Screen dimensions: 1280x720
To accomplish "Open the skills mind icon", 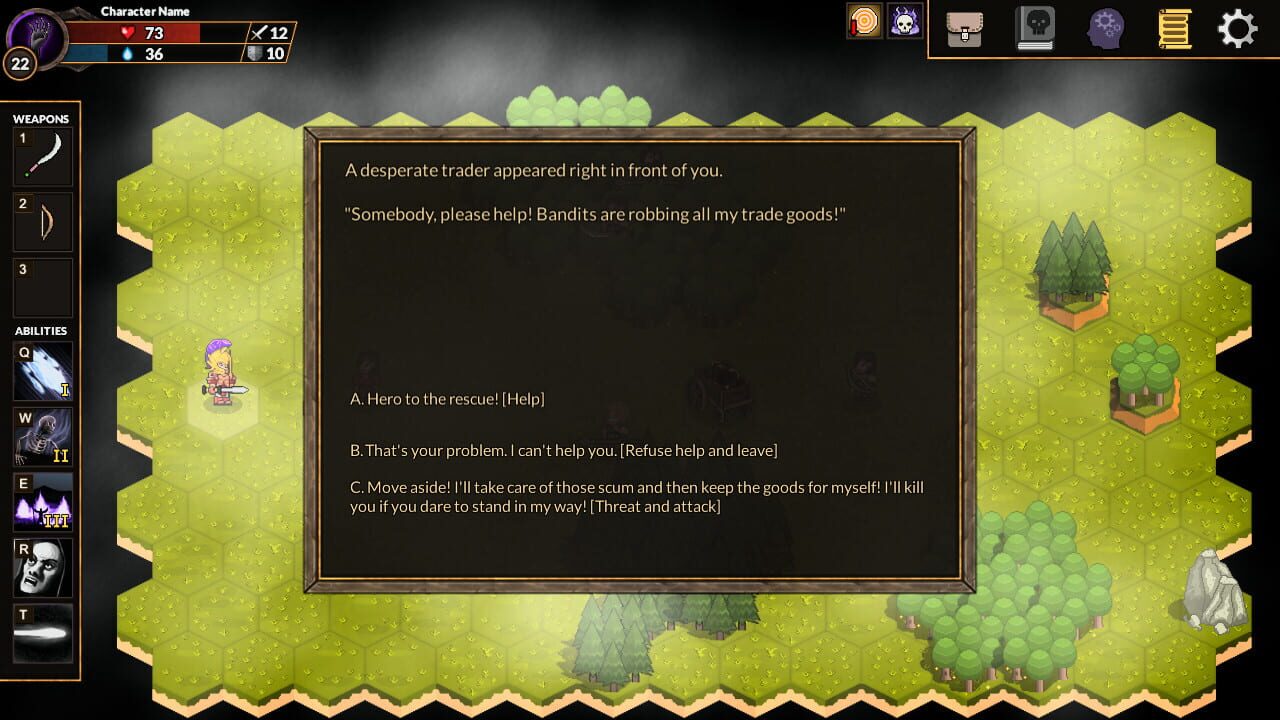I will (1105, 28).
